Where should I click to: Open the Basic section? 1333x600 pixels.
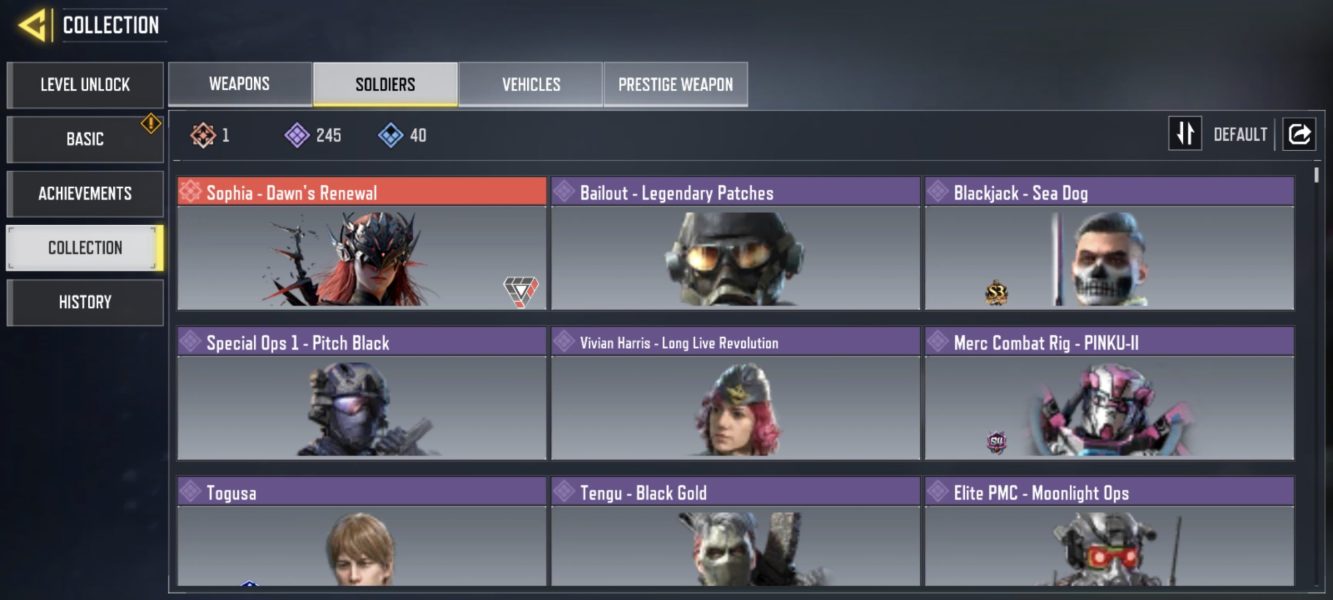pos(85,139)
